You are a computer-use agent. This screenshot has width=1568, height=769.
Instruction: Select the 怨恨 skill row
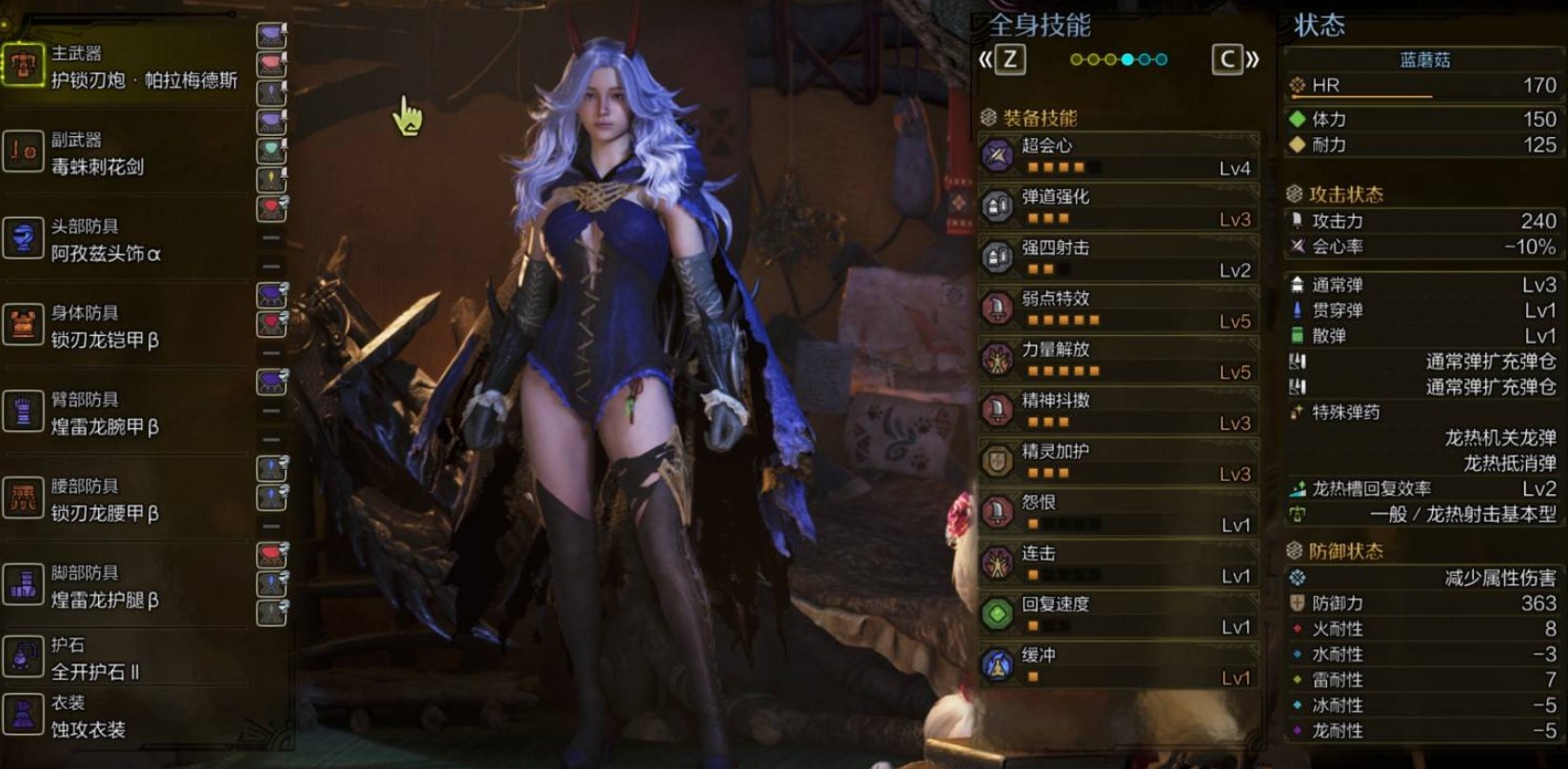(1119, 512)
